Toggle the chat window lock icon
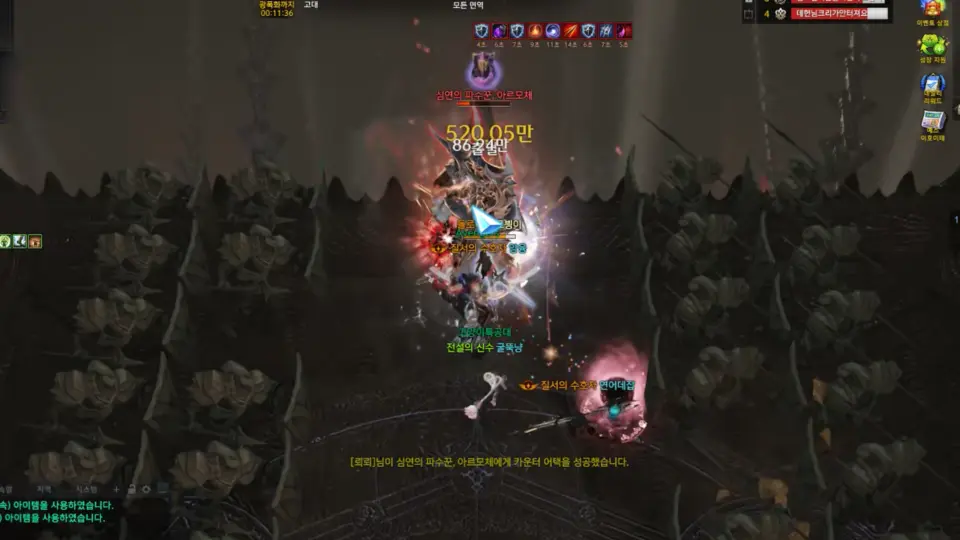 [x=132, y=489]
